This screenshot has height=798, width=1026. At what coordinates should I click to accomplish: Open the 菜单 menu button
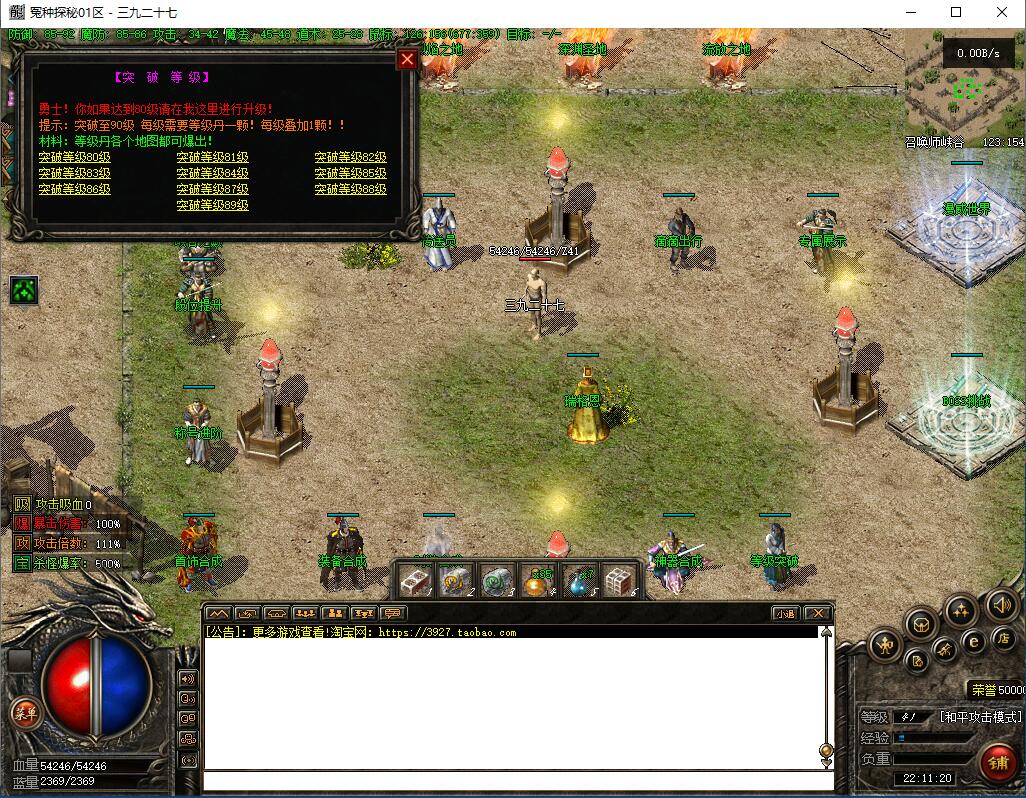click(x=24, y=714)
